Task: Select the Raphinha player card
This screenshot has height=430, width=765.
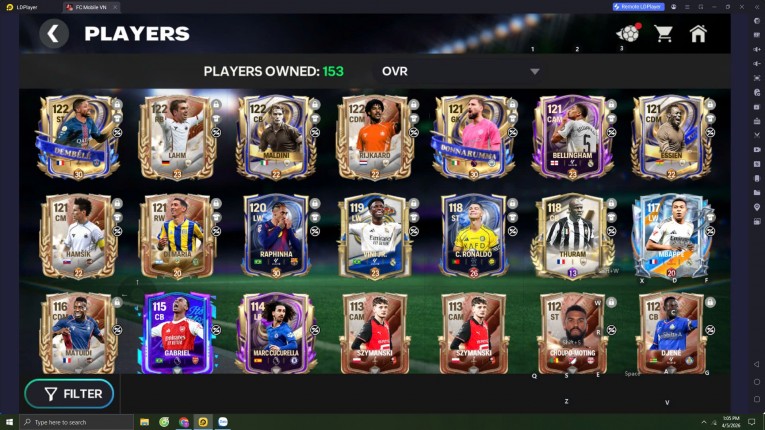Action: point(275,236)
